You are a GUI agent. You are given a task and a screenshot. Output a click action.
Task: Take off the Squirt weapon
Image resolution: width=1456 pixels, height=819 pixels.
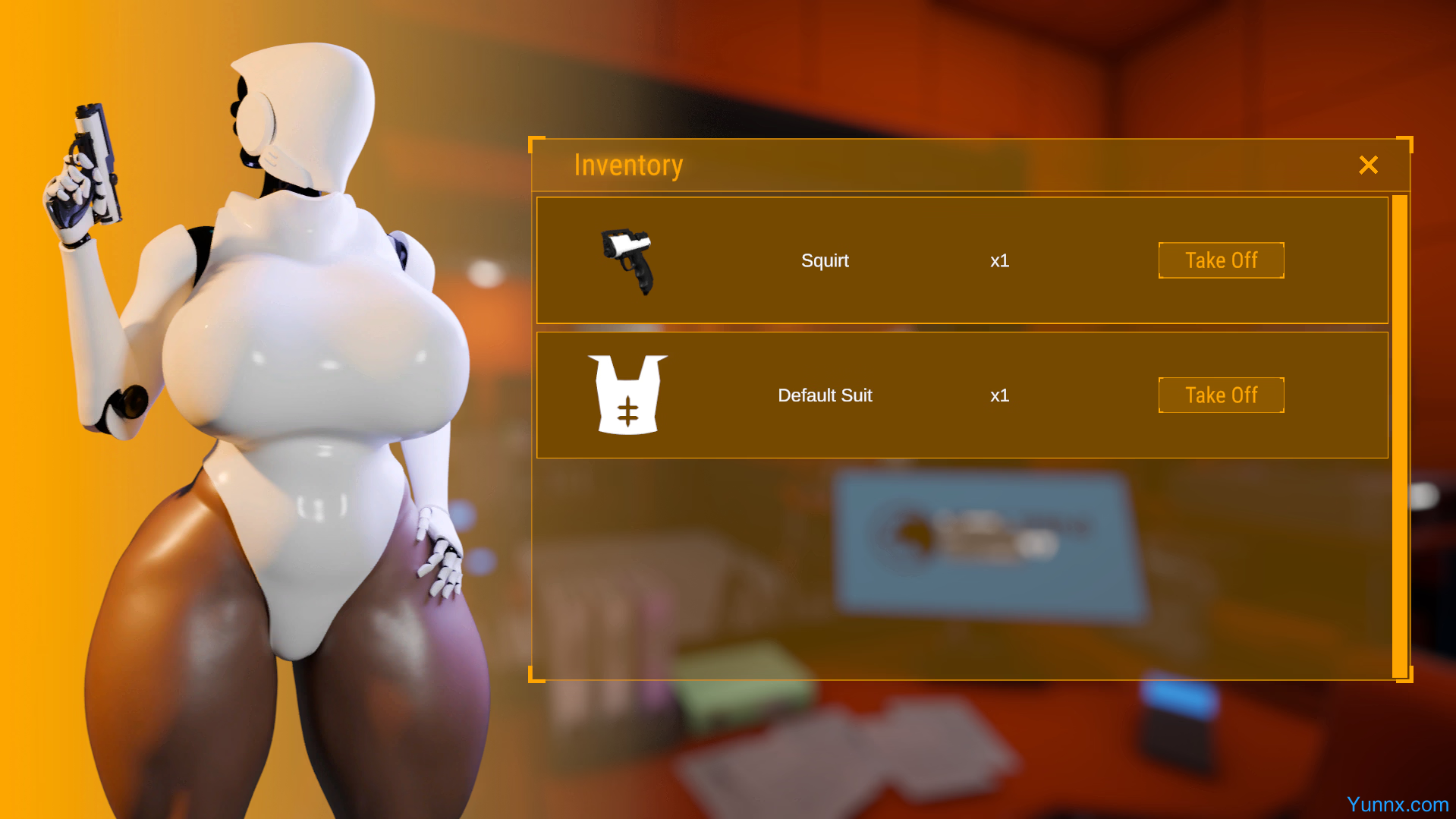click(1221, 260)
